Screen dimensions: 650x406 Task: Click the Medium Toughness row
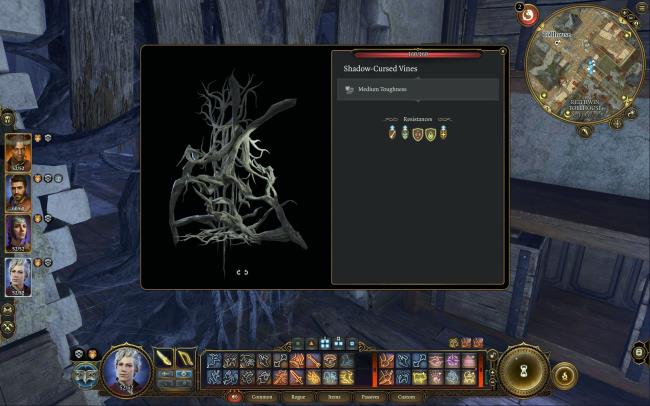[x=417, y=89]
